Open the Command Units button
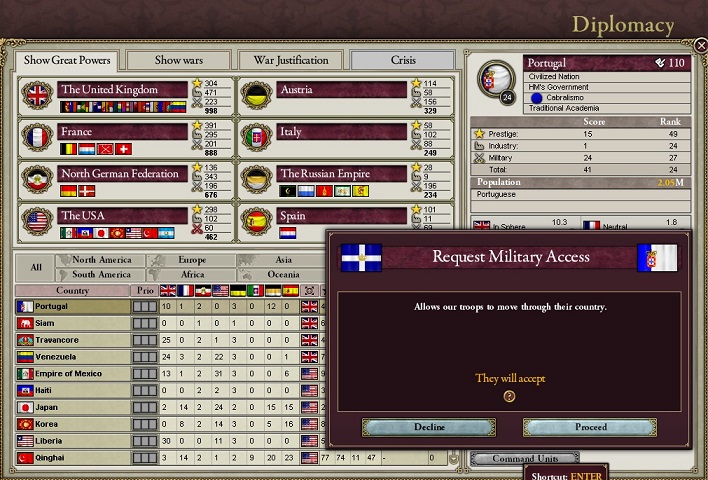The height and width of the screenshot is (480, 708). pyautogui.click(x=507, y=458)
